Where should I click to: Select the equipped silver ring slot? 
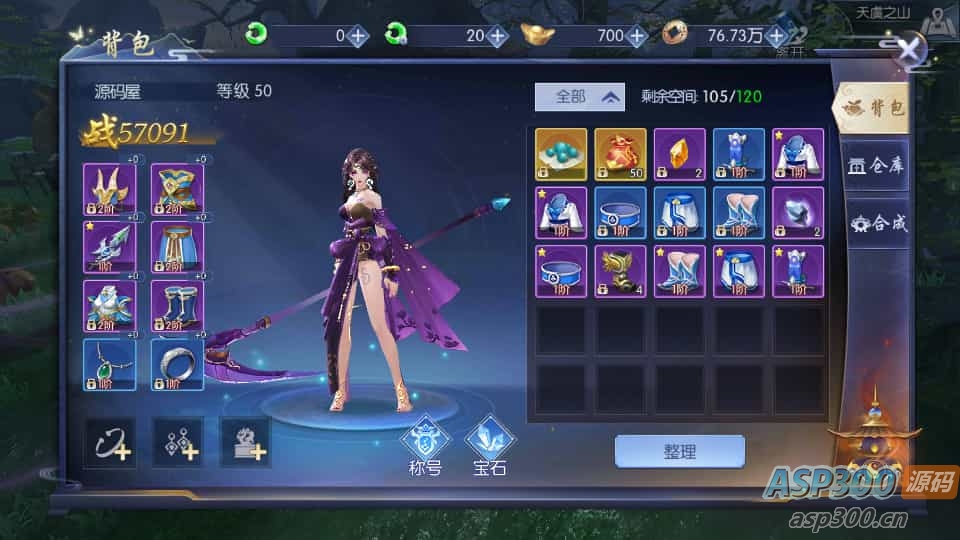point(177,364)
